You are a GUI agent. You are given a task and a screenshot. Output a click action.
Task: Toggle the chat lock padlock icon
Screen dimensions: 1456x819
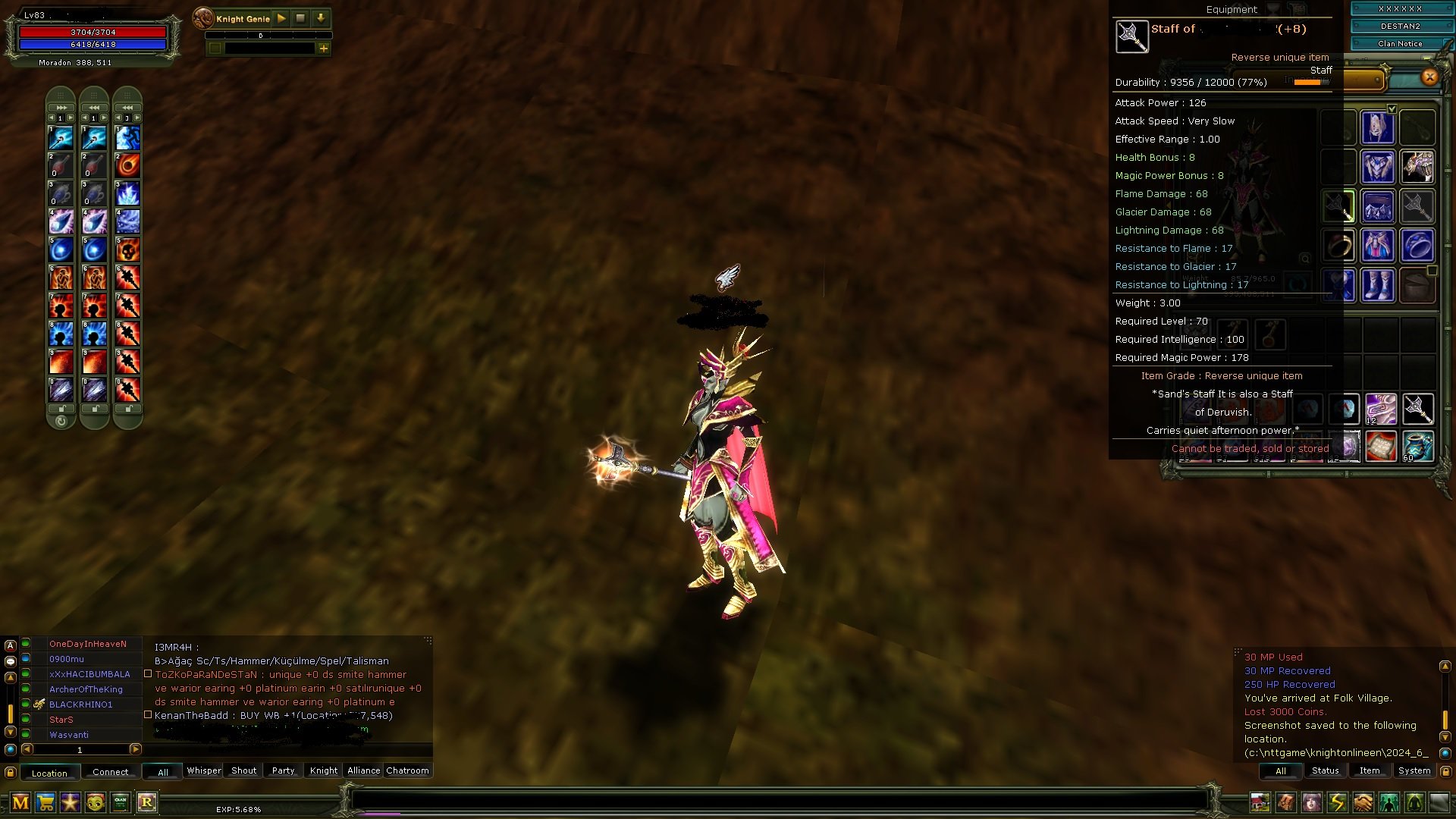coord(10,773)
